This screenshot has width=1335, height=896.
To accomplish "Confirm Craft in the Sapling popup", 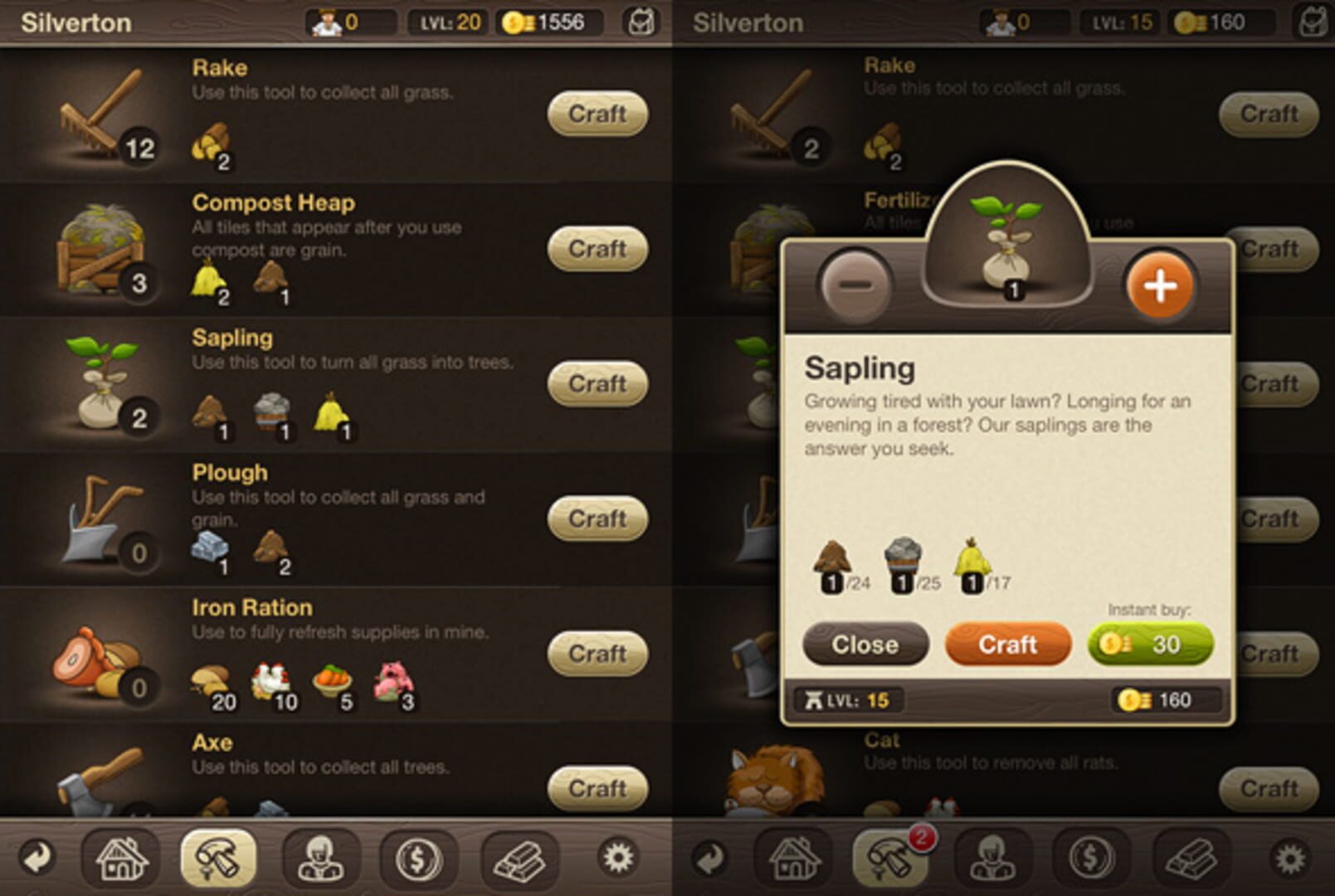I will pos(1007,645).
